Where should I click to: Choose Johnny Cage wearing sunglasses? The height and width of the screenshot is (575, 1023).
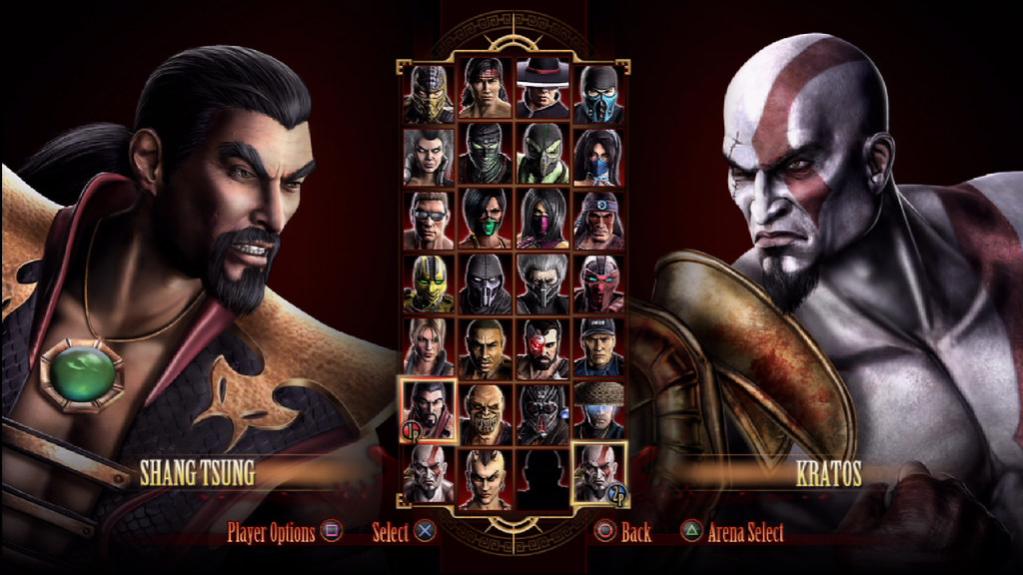[429, 219]
